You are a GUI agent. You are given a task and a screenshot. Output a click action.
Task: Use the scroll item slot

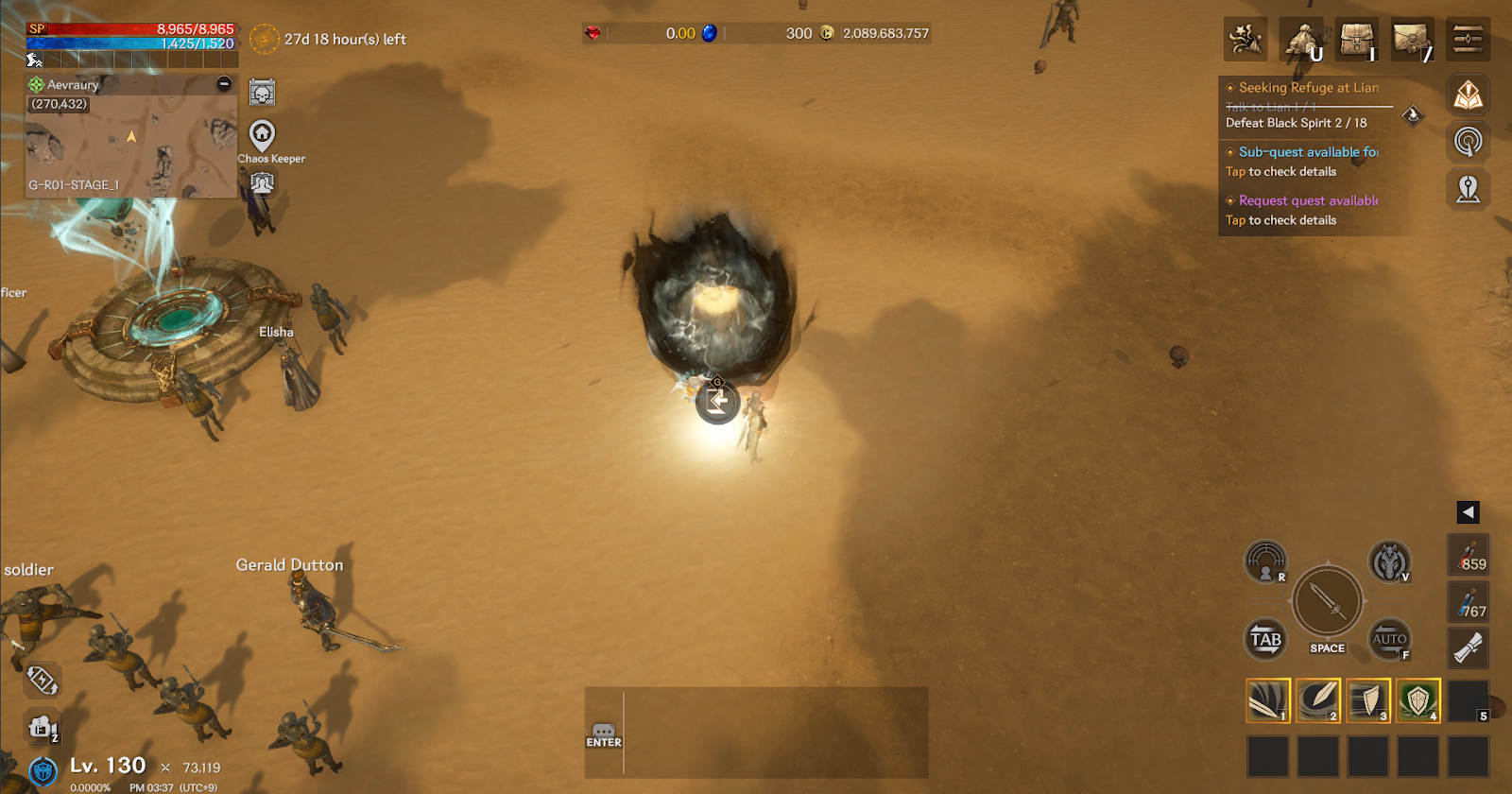(1468, 648)
